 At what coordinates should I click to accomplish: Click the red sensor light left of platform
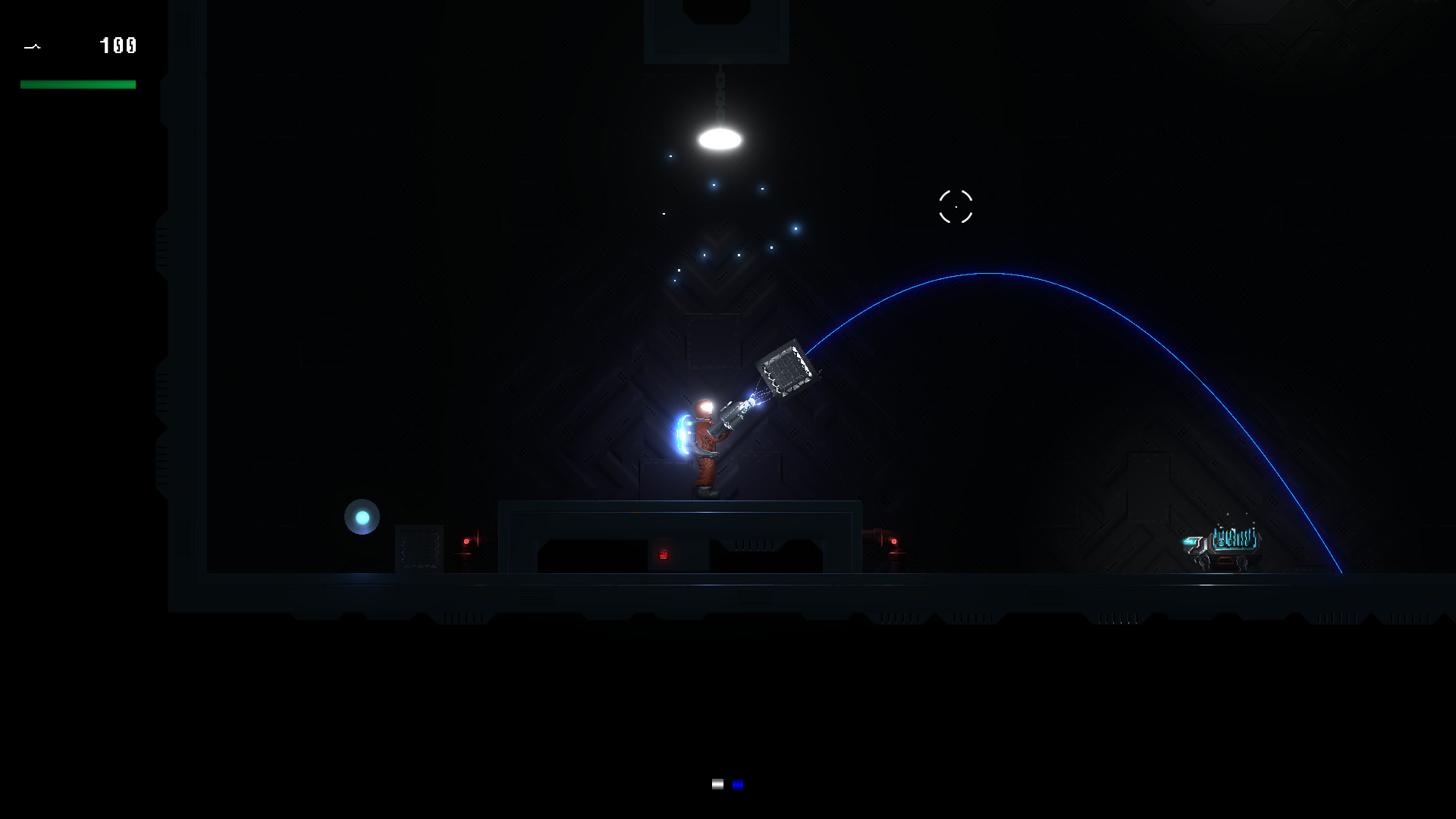click(x=468, y=541)
